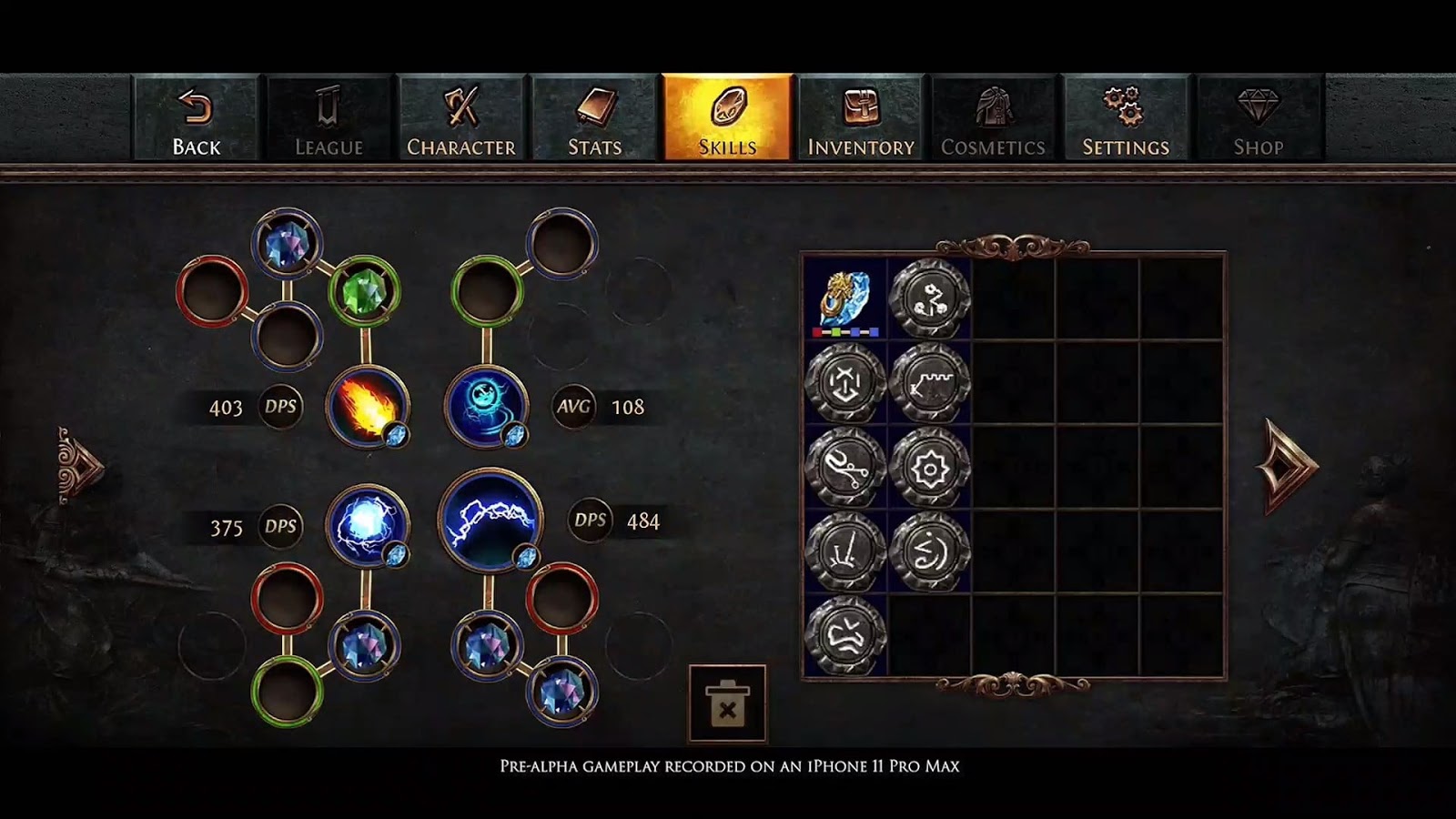Select the sword-rune support gem in the grid

tap(848, 547)
